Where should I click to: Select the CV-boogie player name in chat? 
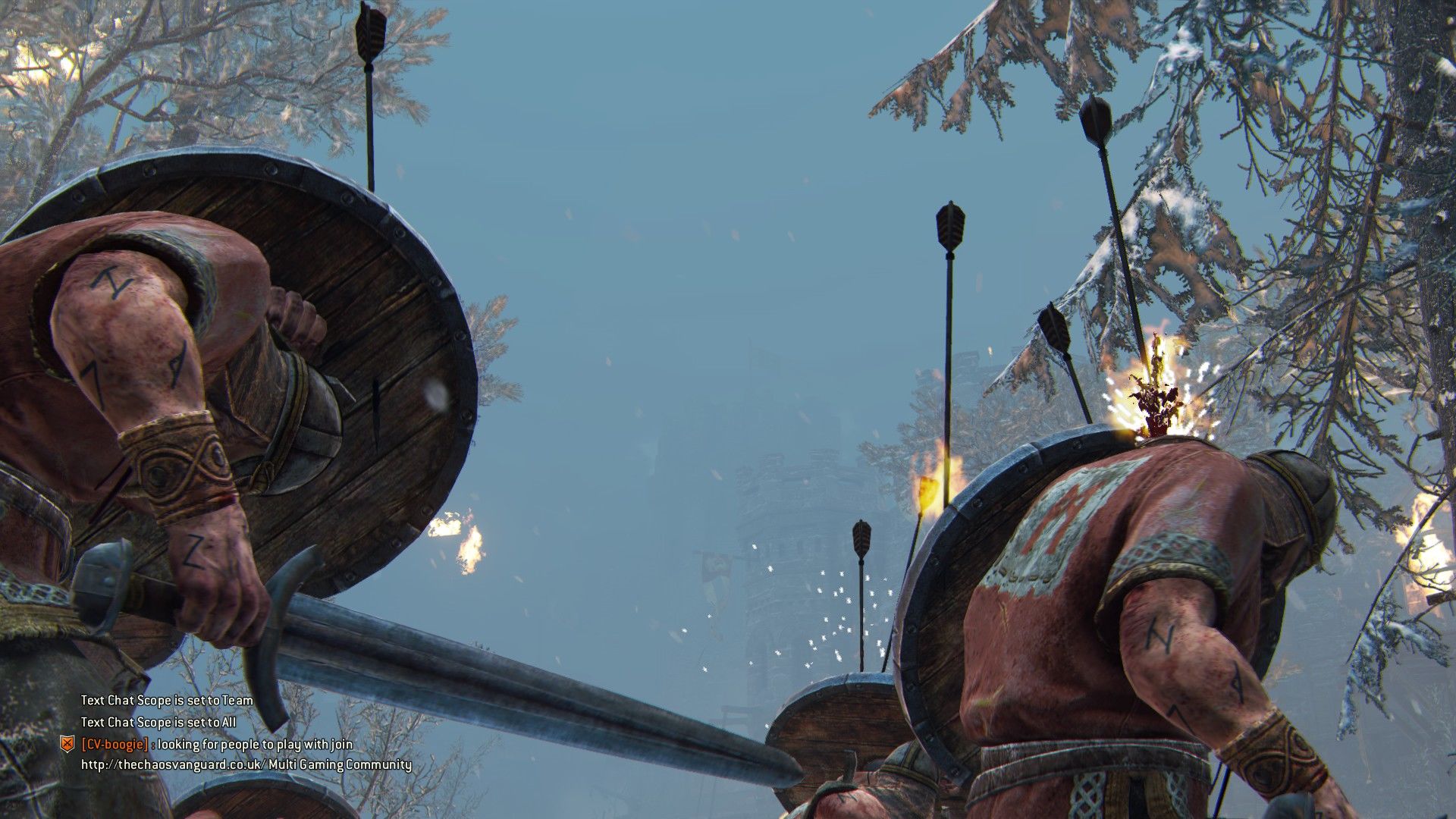(x=114, y=744)
